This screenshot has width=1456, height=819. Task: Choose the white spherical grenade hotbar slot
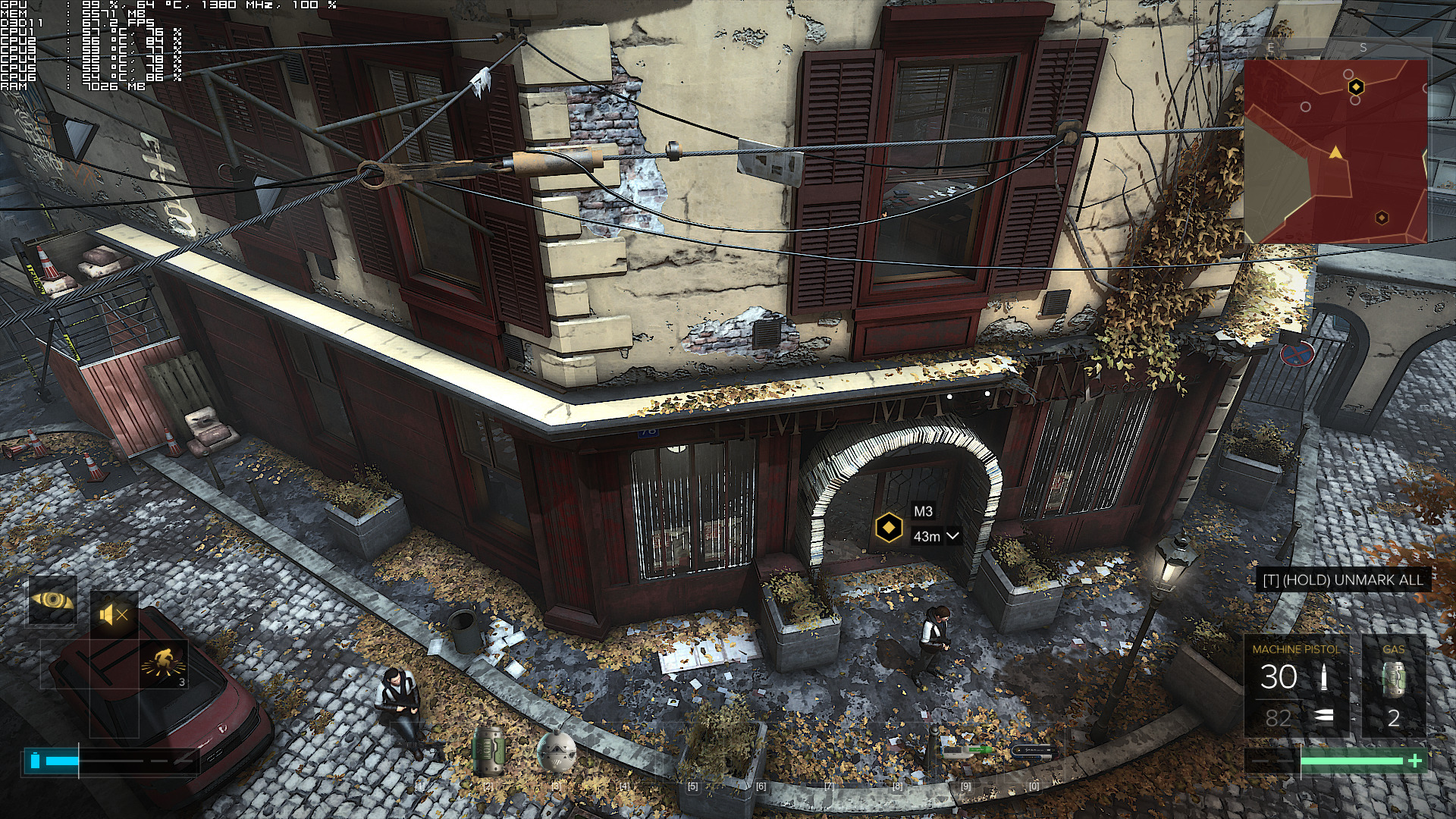coord(555,752)
